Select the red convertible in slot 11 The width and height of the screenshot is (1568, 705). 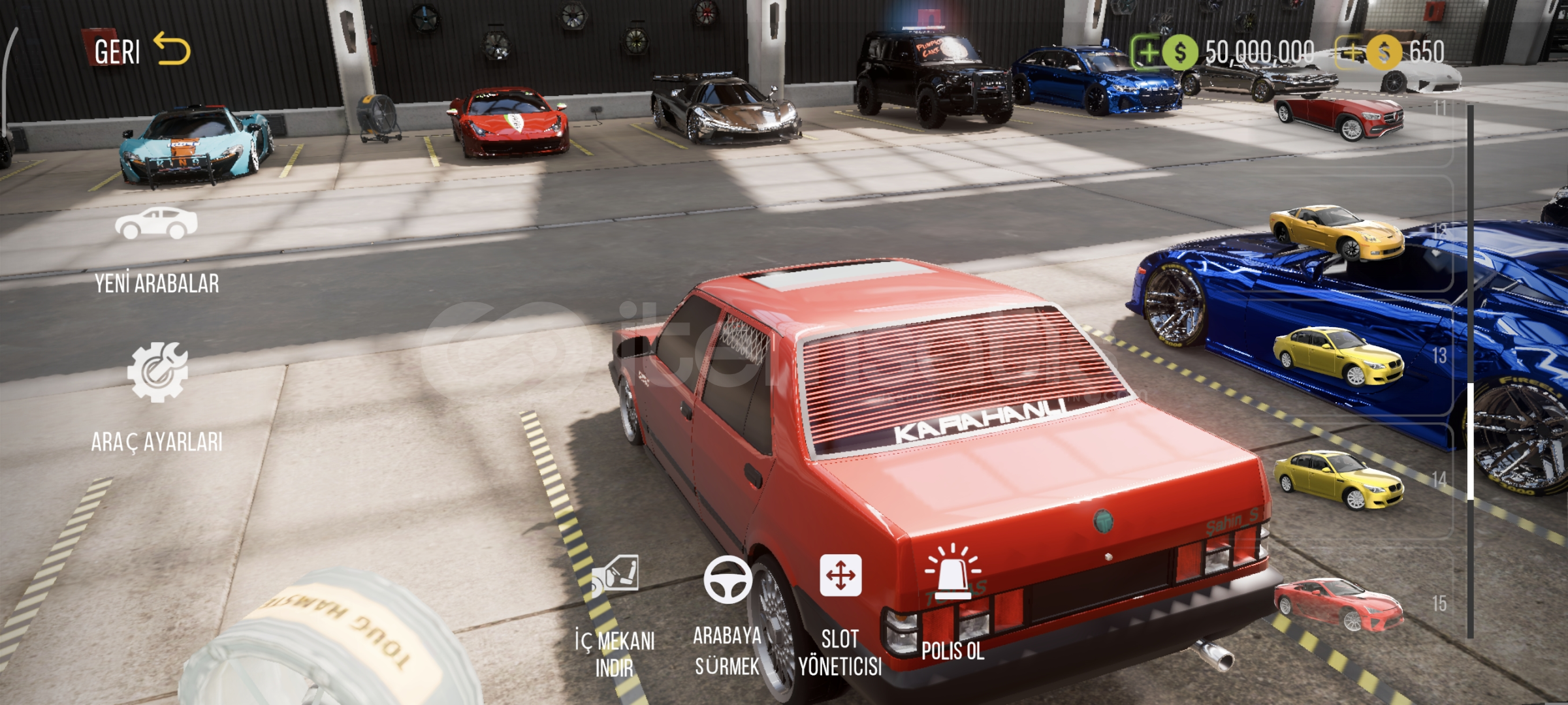[1339, 119]
